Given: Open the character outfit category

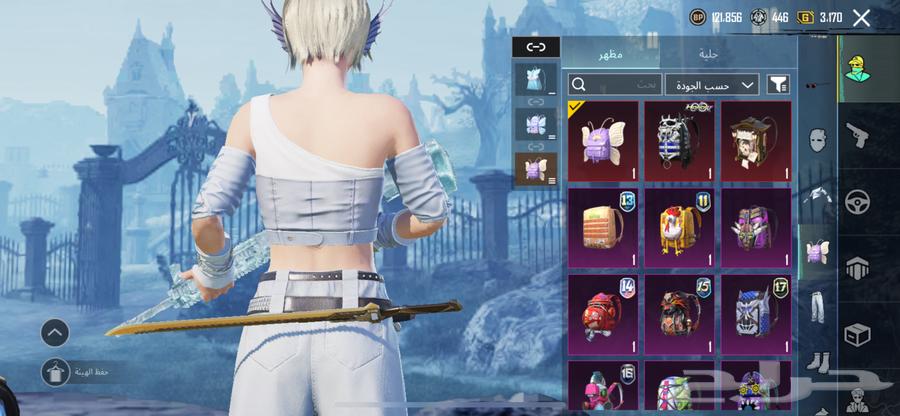Looking at the screenshot, I should click(857, 69).
